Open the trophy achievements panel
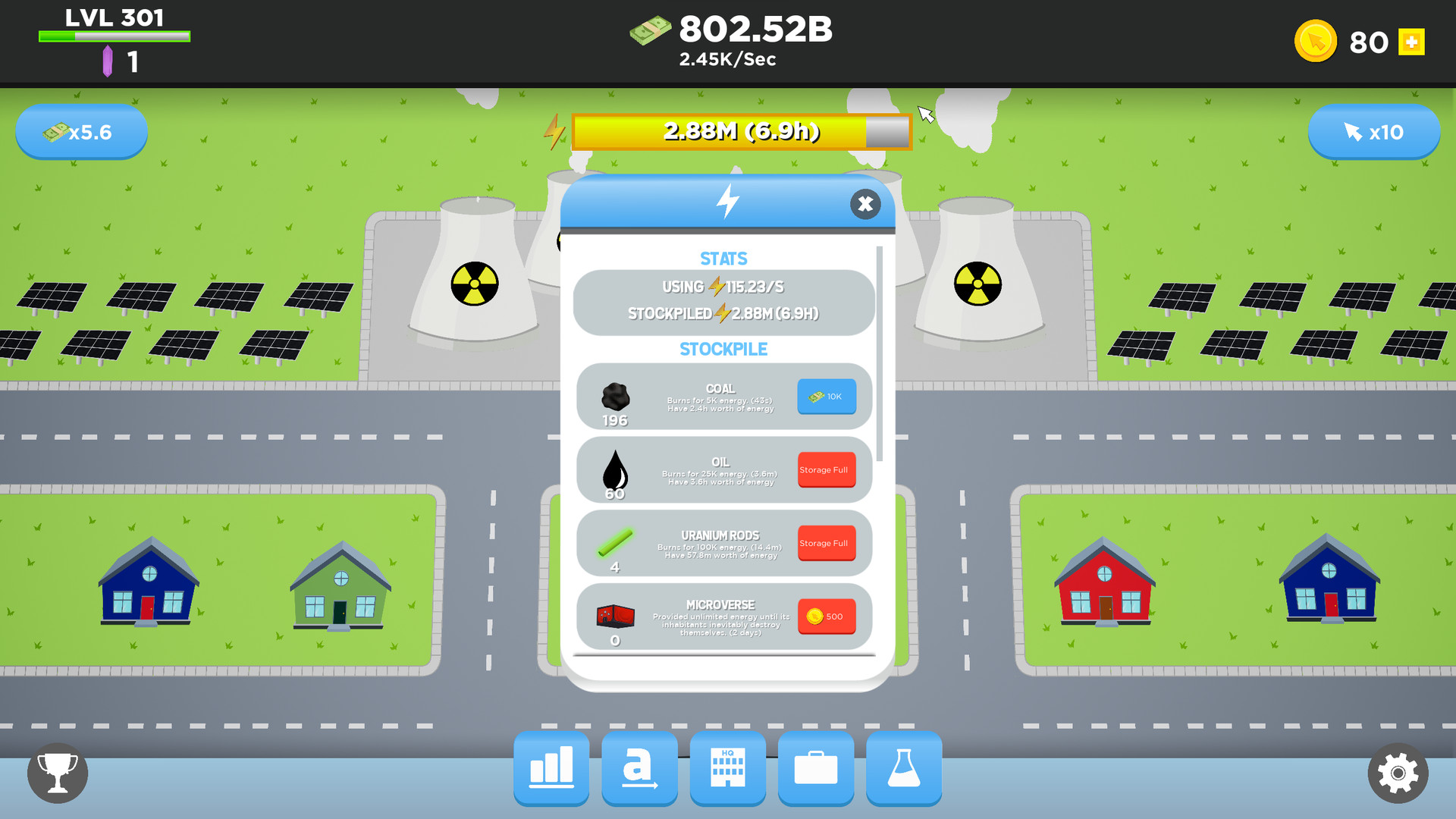Viewport: 1456px width, 819px height. 57,773
